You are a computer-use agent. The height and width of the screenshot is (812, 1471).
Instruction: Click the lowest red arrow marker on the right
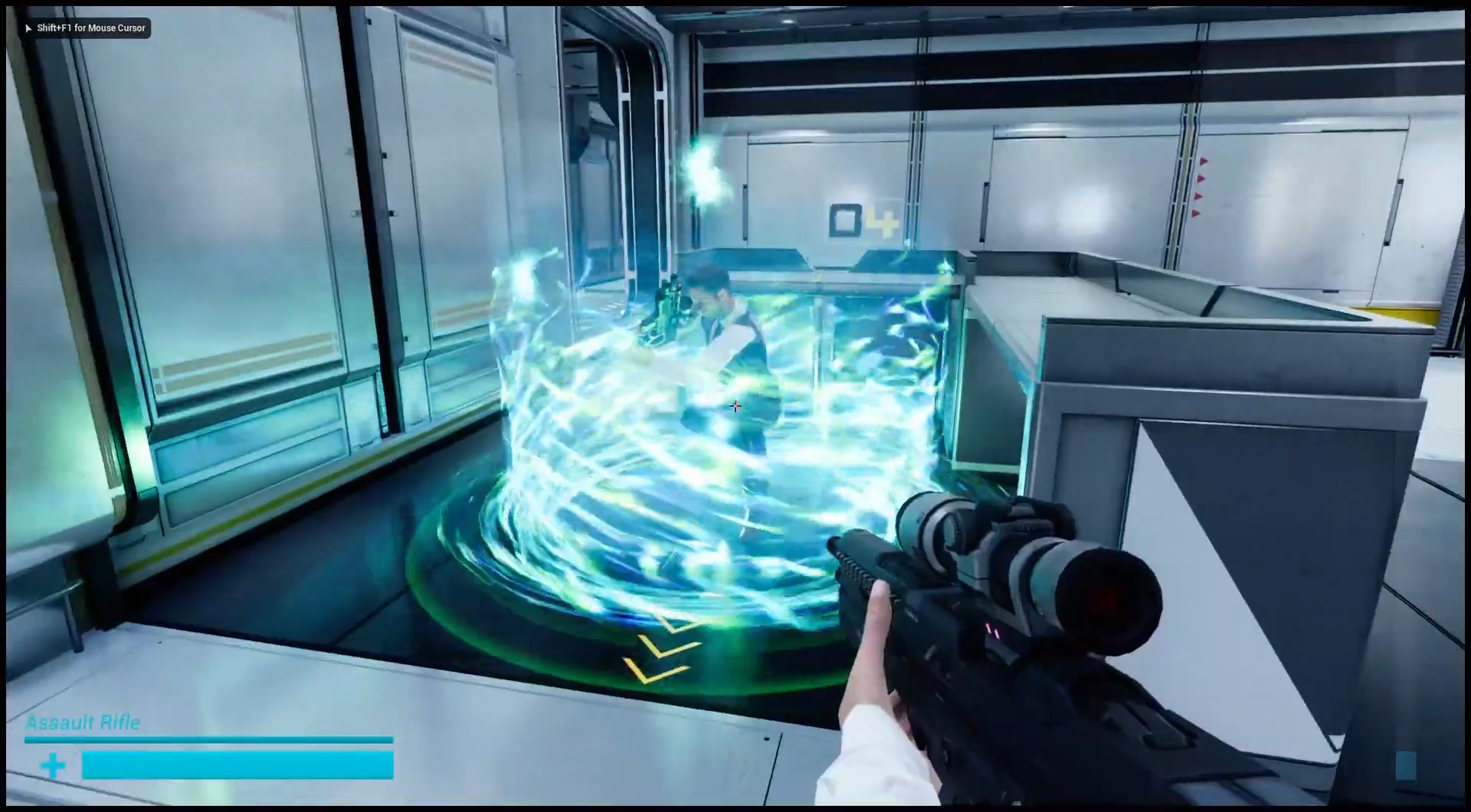(x=1196, y=213)
